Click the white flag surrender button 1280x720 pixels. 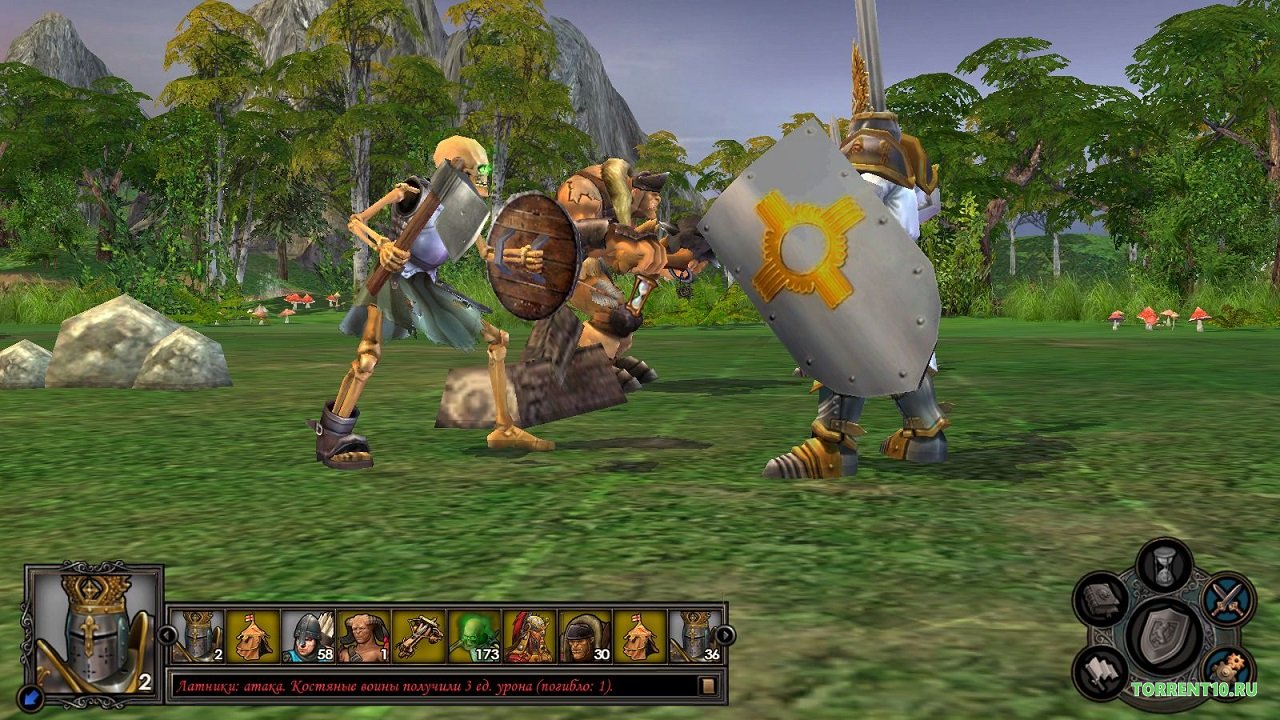coord(1101,673)
